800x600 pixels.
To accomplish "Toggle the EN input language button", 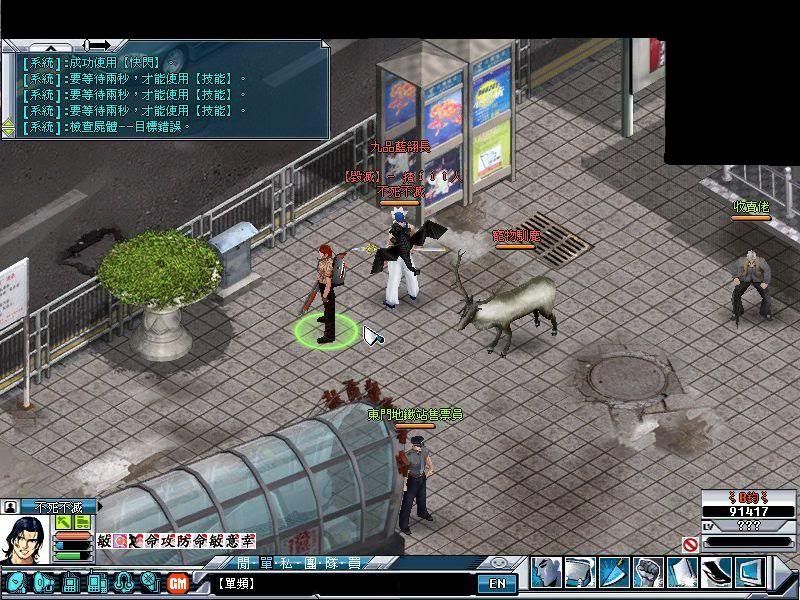I will coord(497,583).
